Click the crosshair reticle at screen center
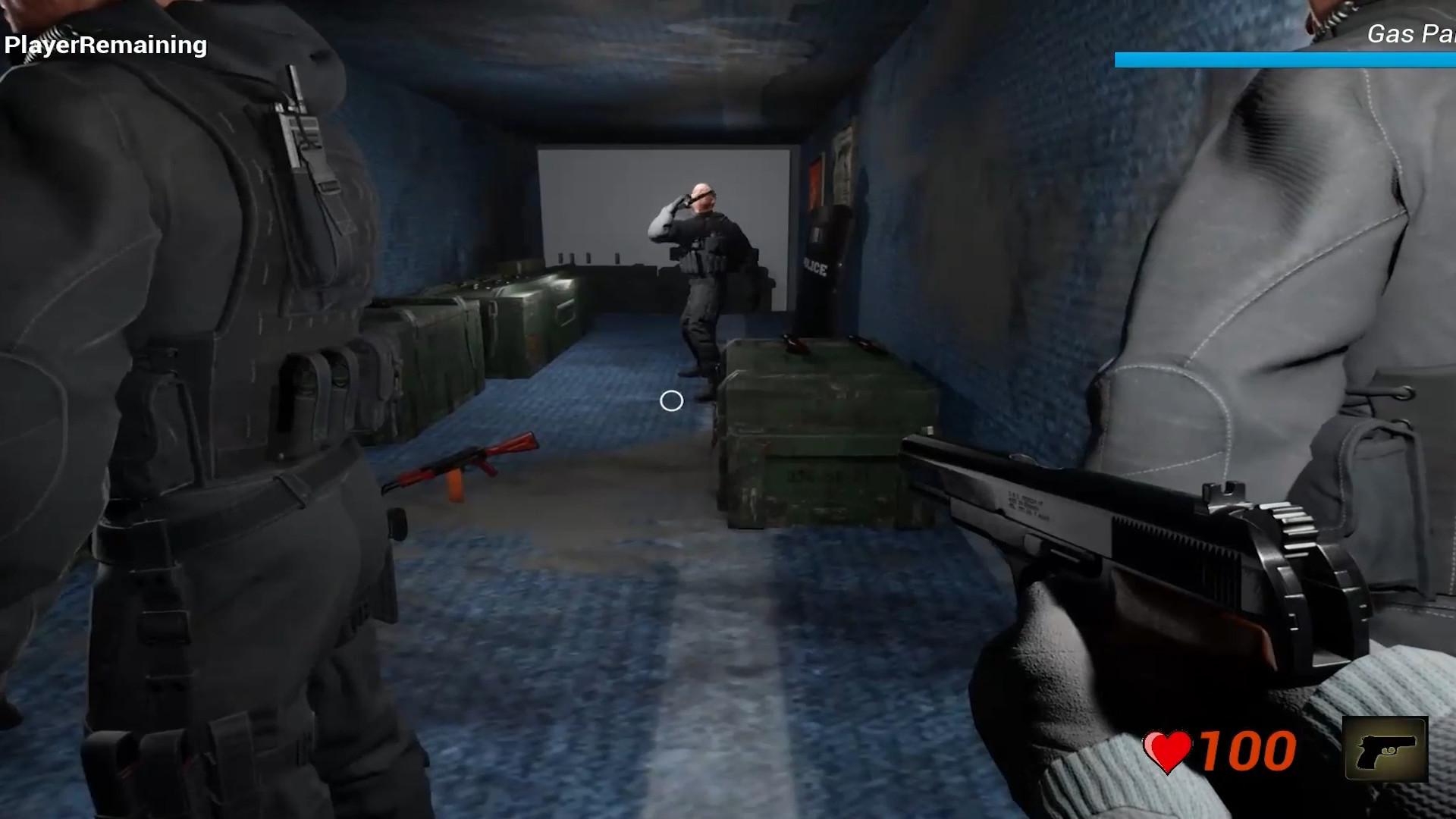The width and height of the screenshot is (1456, 819). click(670, 400)
